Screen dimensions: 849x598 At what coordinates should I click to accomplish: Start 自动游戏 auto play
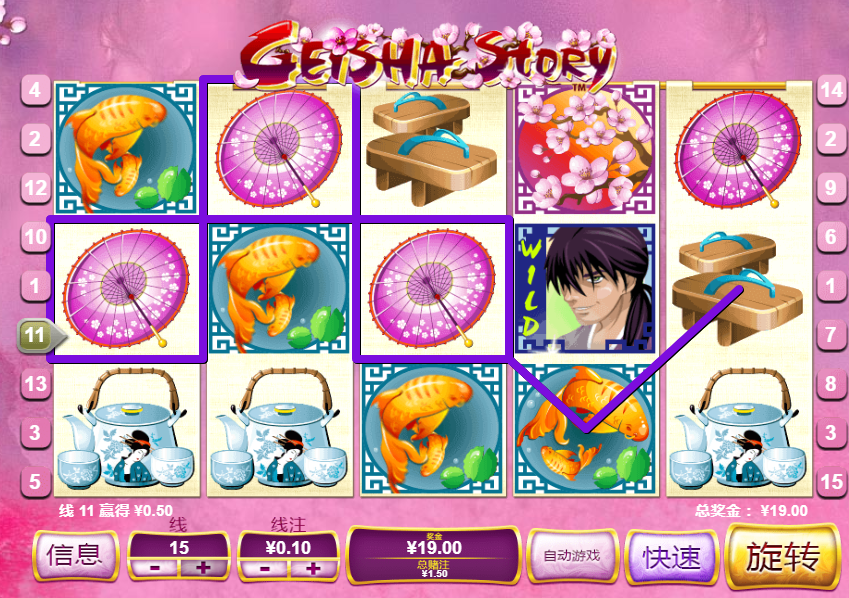[x=571, y=556]
